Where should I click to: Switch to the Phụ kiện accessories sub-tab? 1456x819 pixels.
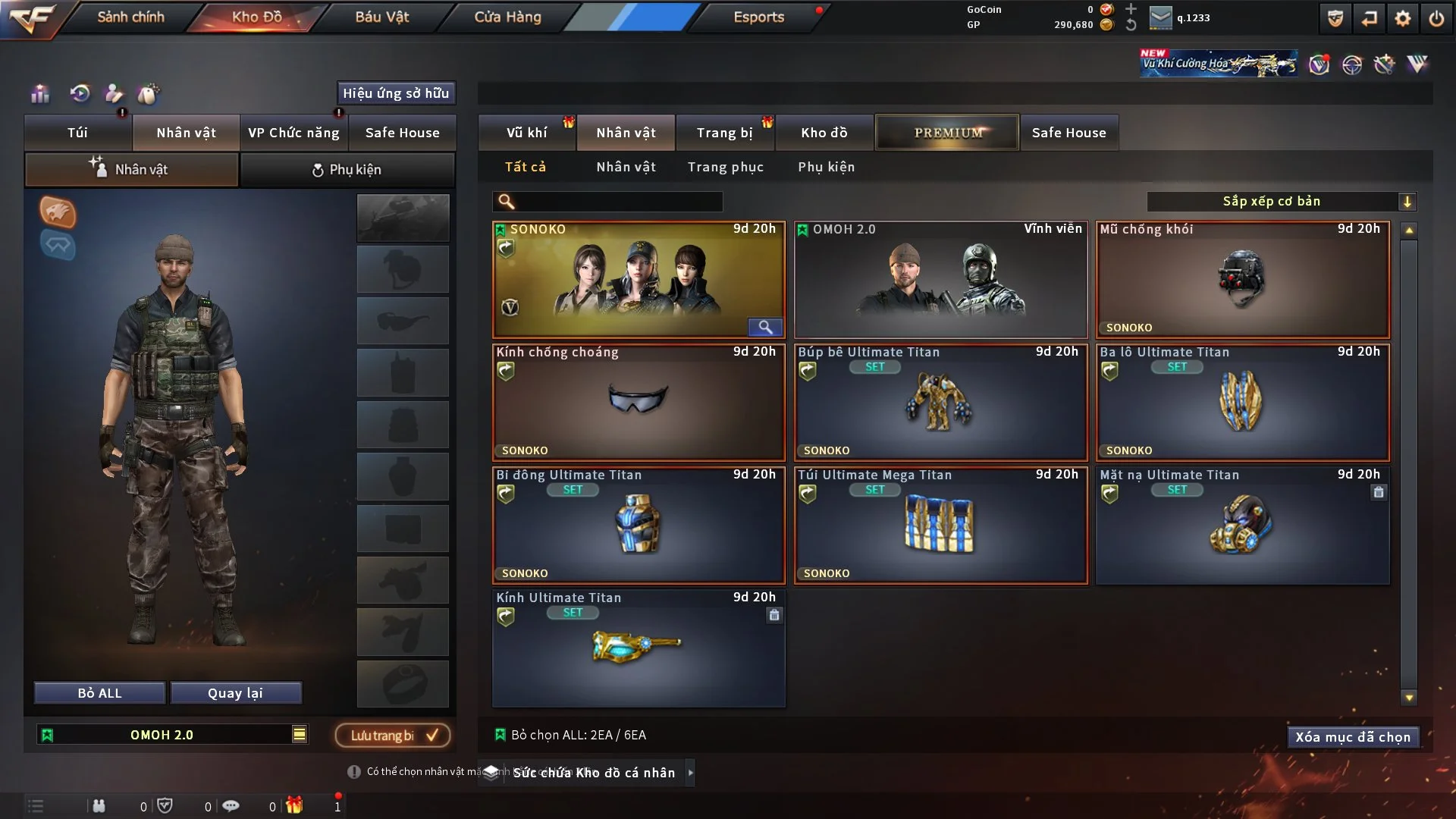[347, 170]
